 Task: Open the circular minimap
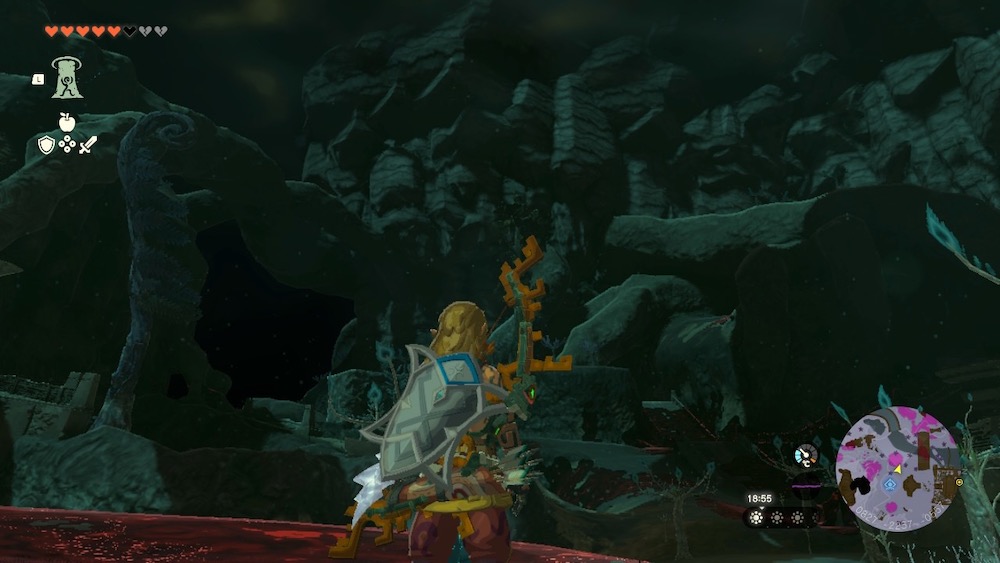pos(895,465)
